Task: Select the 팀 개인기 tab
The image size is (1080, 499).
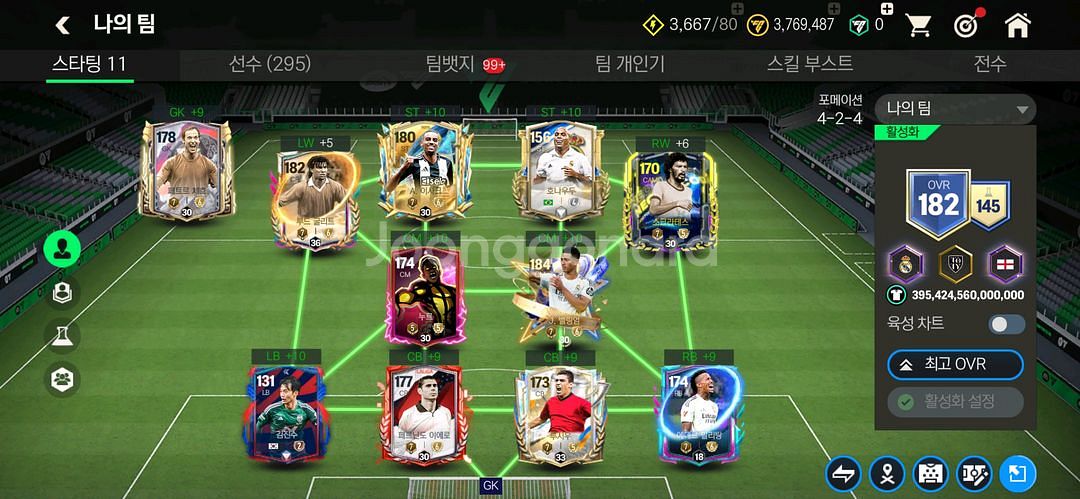Action: [x=630, y=64]
